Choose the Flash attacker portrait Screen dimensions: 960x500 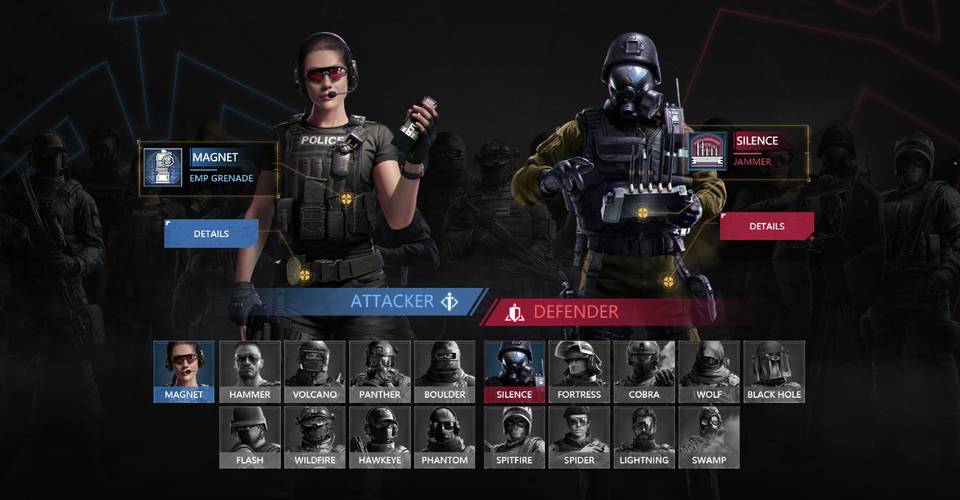point(249,437)
